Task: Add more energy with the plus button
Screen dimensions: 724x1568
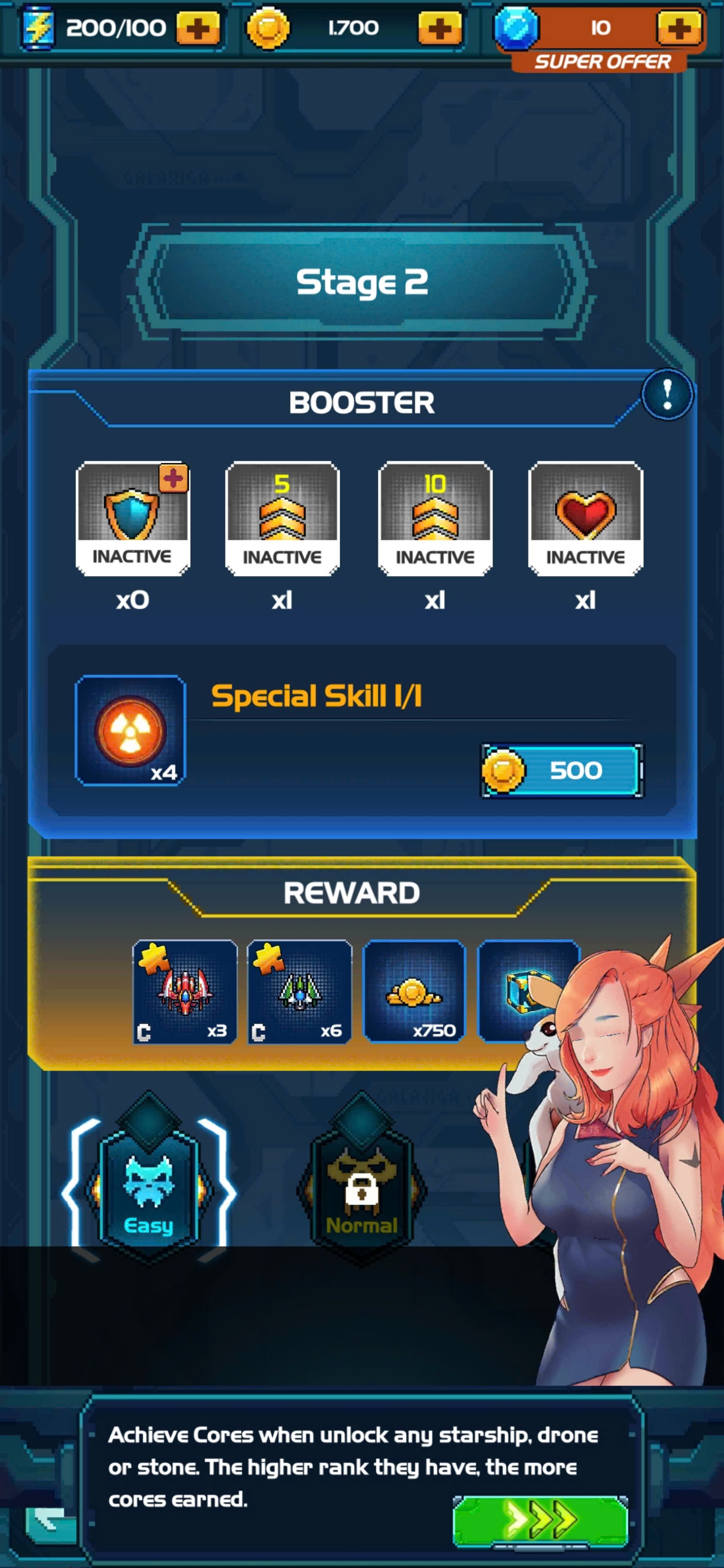Action: (x=198, y=28)
